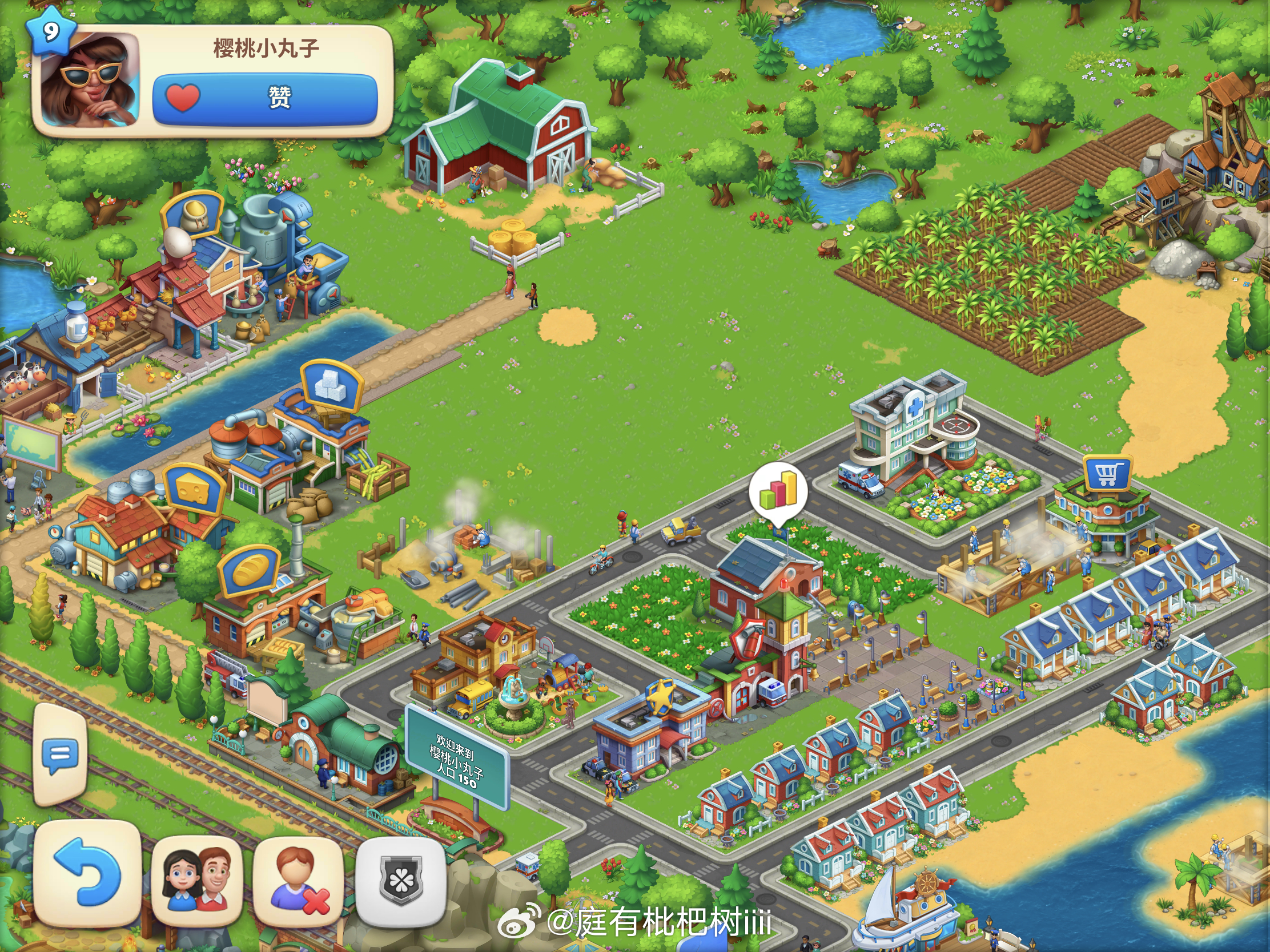Click the blue 赞 like button
Image resolution: width=1270 pixels, height=952 pixels.
click(265, 98)
